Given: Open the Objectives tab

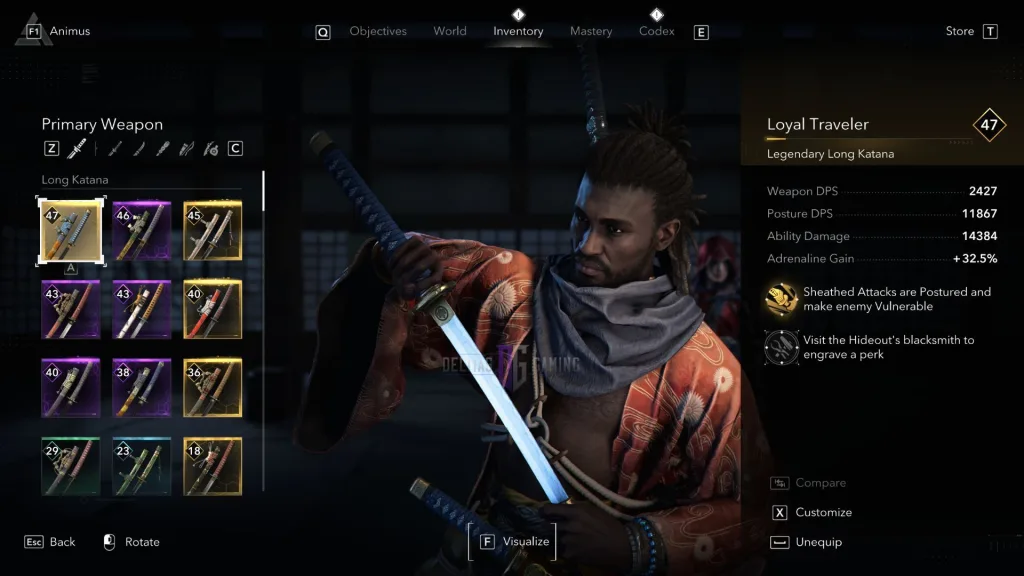Looking at the screenshot, I should click(378, 31).
